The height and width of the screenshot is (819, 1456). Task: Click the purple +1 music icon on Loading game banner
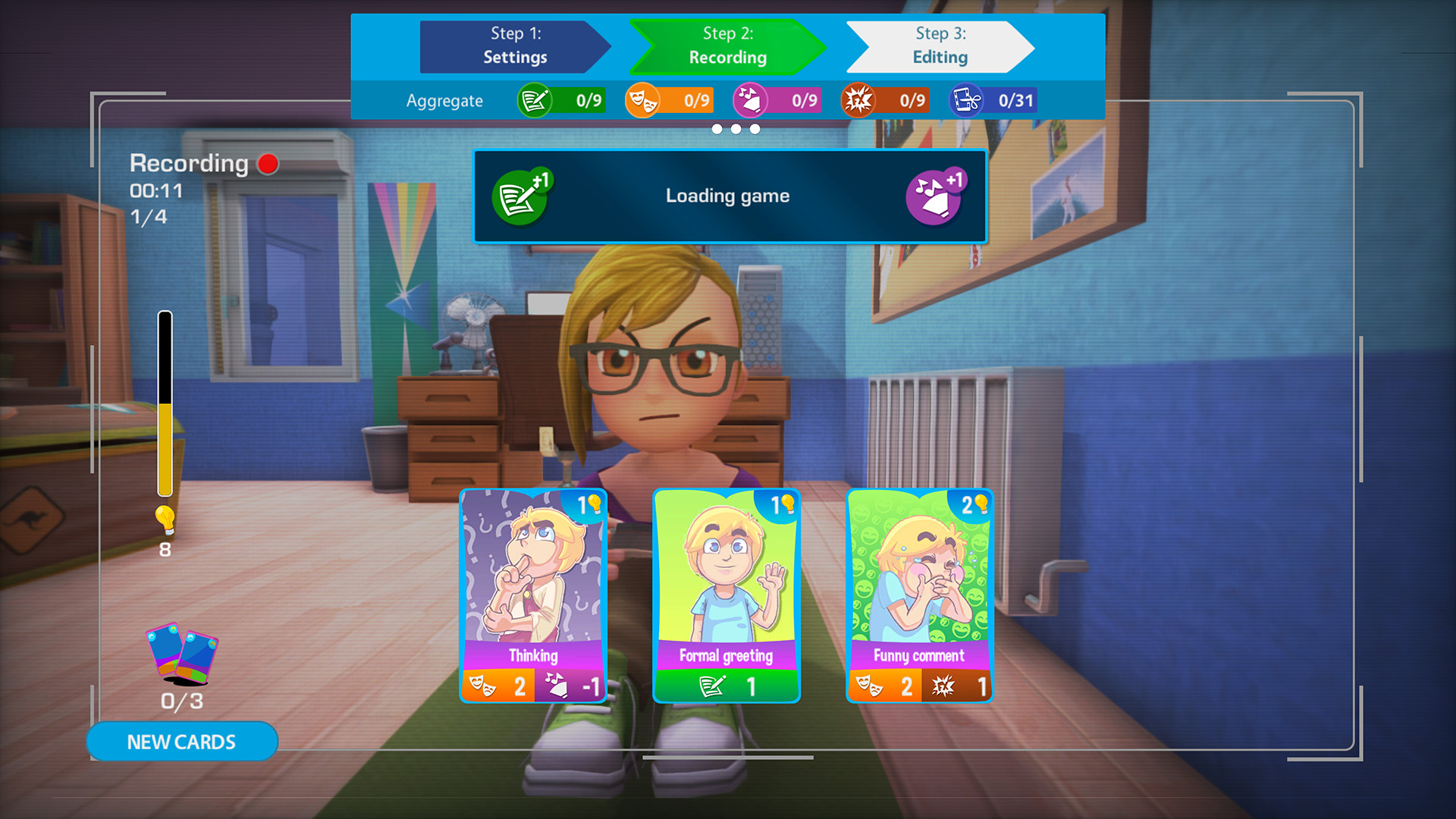point(940,196)
